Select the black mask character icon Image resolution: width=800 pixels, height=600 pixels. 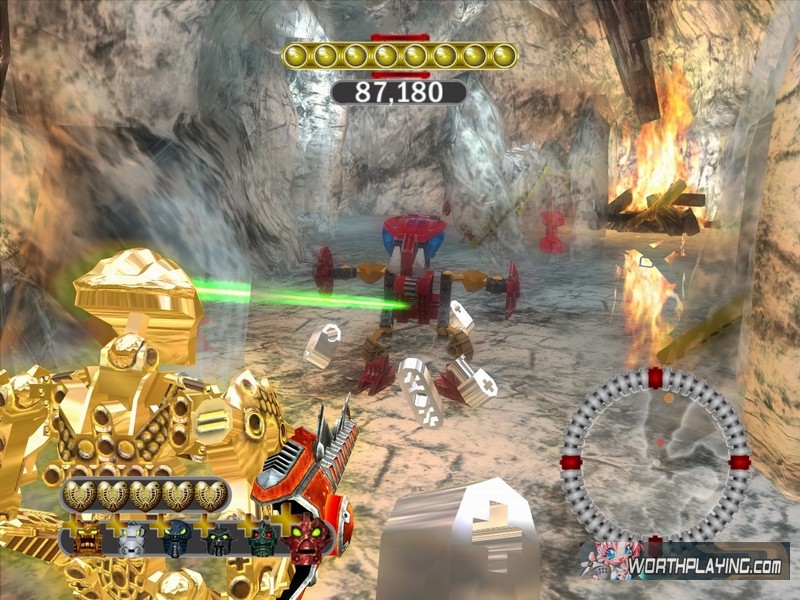219,540
